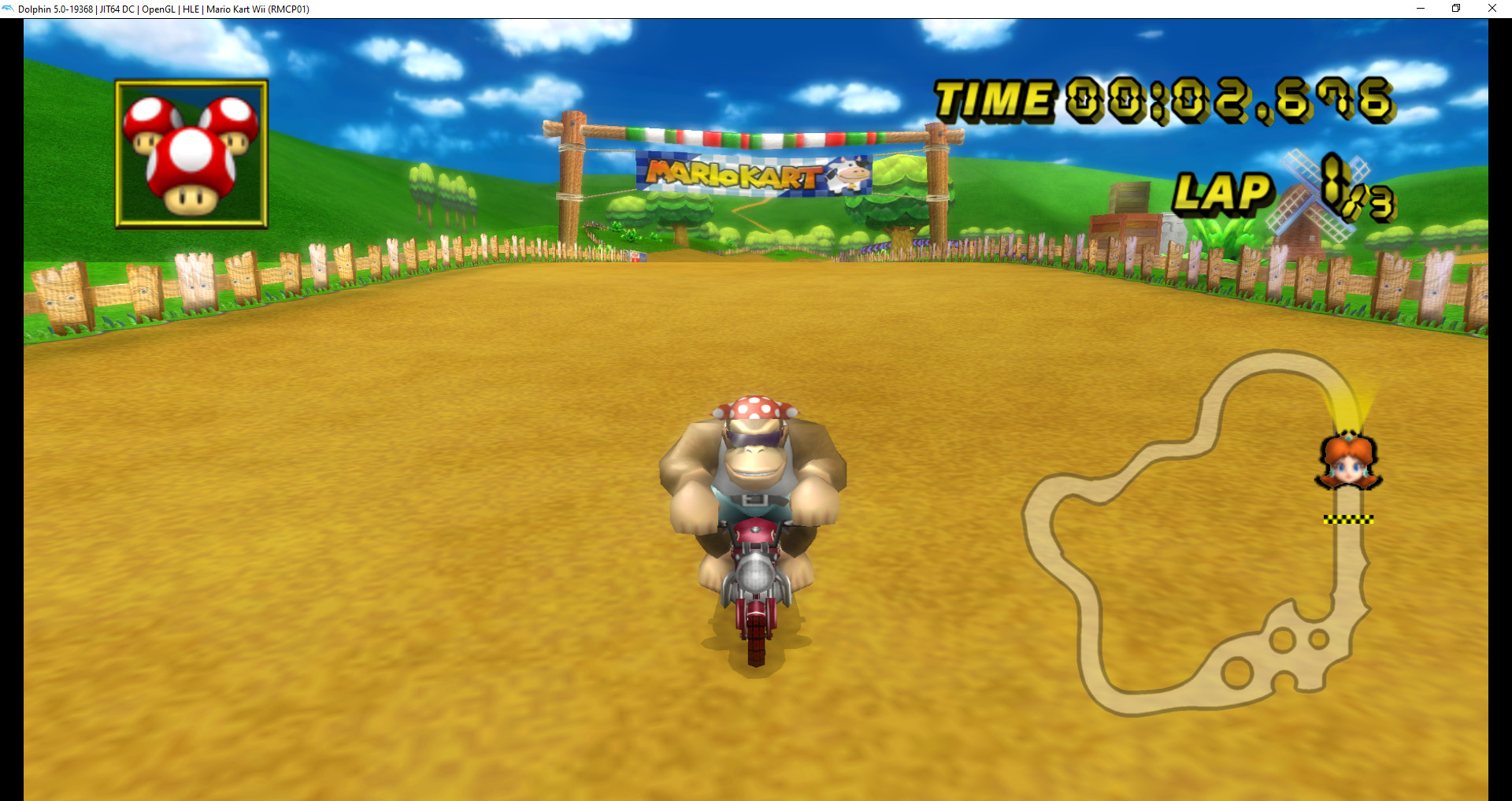Click the Dolphin window title text
The height and width of the screenshot is (801, 1512).
coord(165,9)
